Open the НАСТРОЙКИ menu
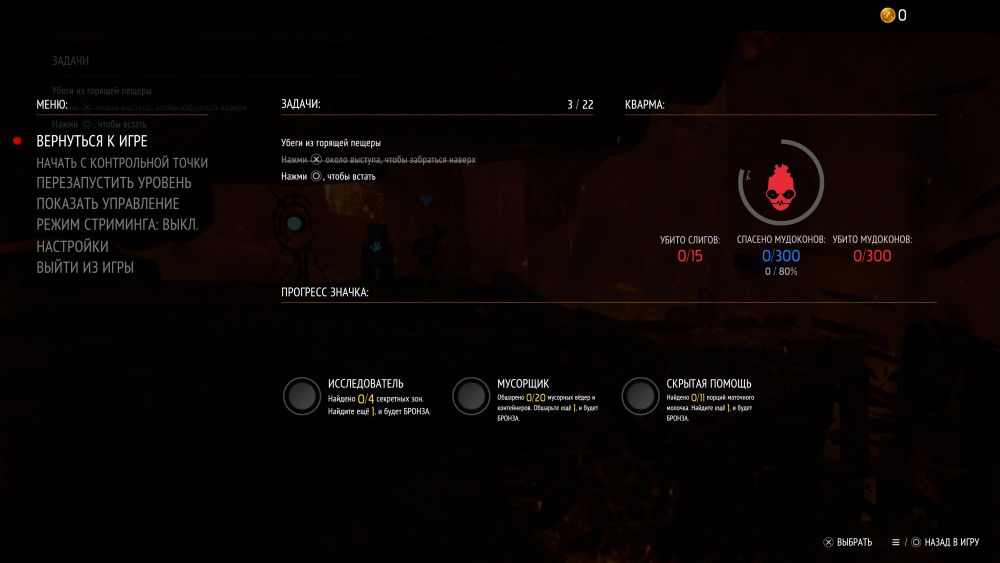 pyautogui.click(x=73, y=246)
